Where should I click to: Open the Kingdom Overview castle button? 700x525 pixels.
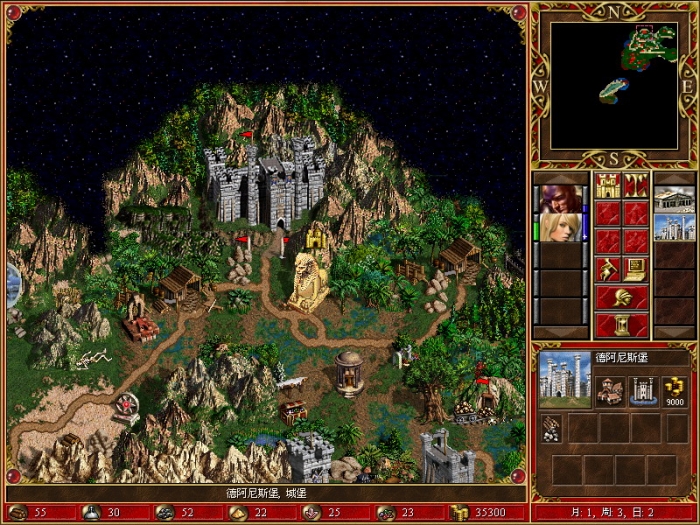tap(608, 186)
